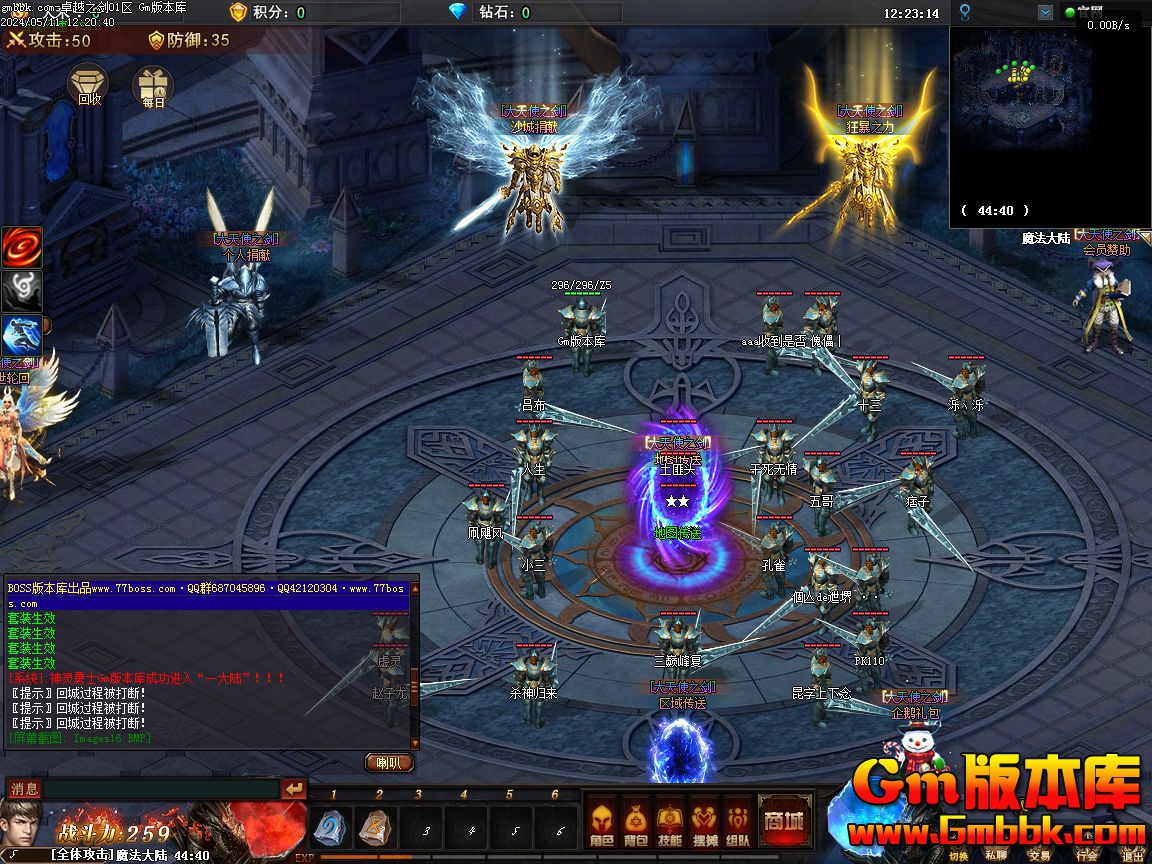Screen dimensions: 1152x864
Task: Click the 消息 message channel button
Action: click(24, 789)
